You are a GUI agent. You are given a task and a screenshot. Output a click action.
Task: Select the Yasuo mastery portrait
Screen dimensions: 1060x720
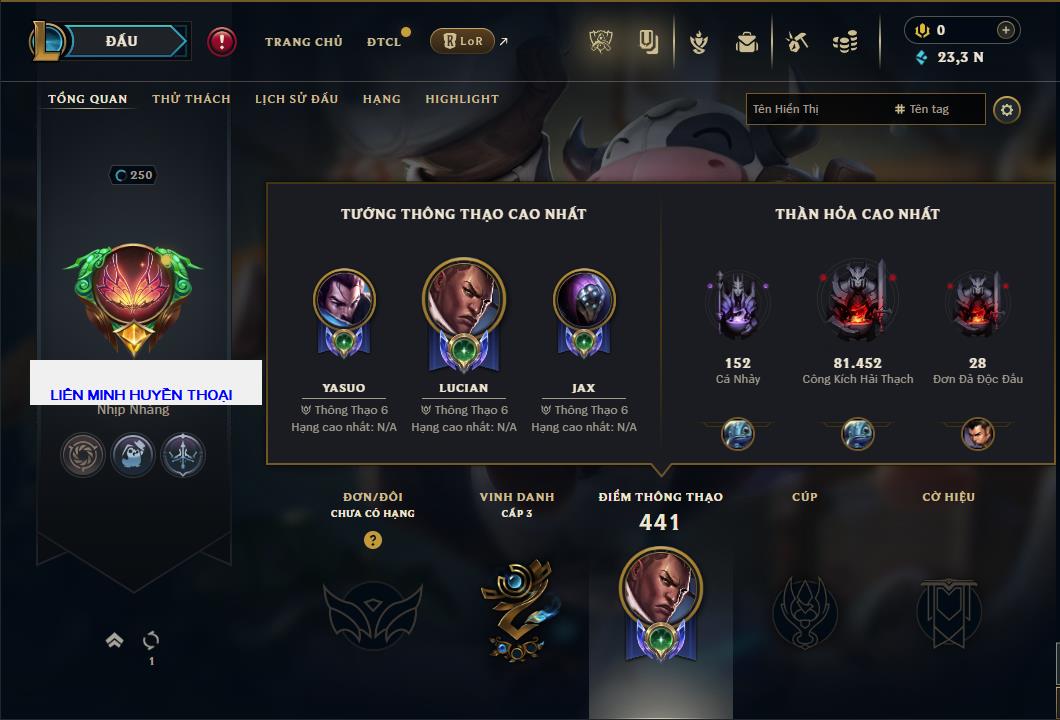pos(344,300)
